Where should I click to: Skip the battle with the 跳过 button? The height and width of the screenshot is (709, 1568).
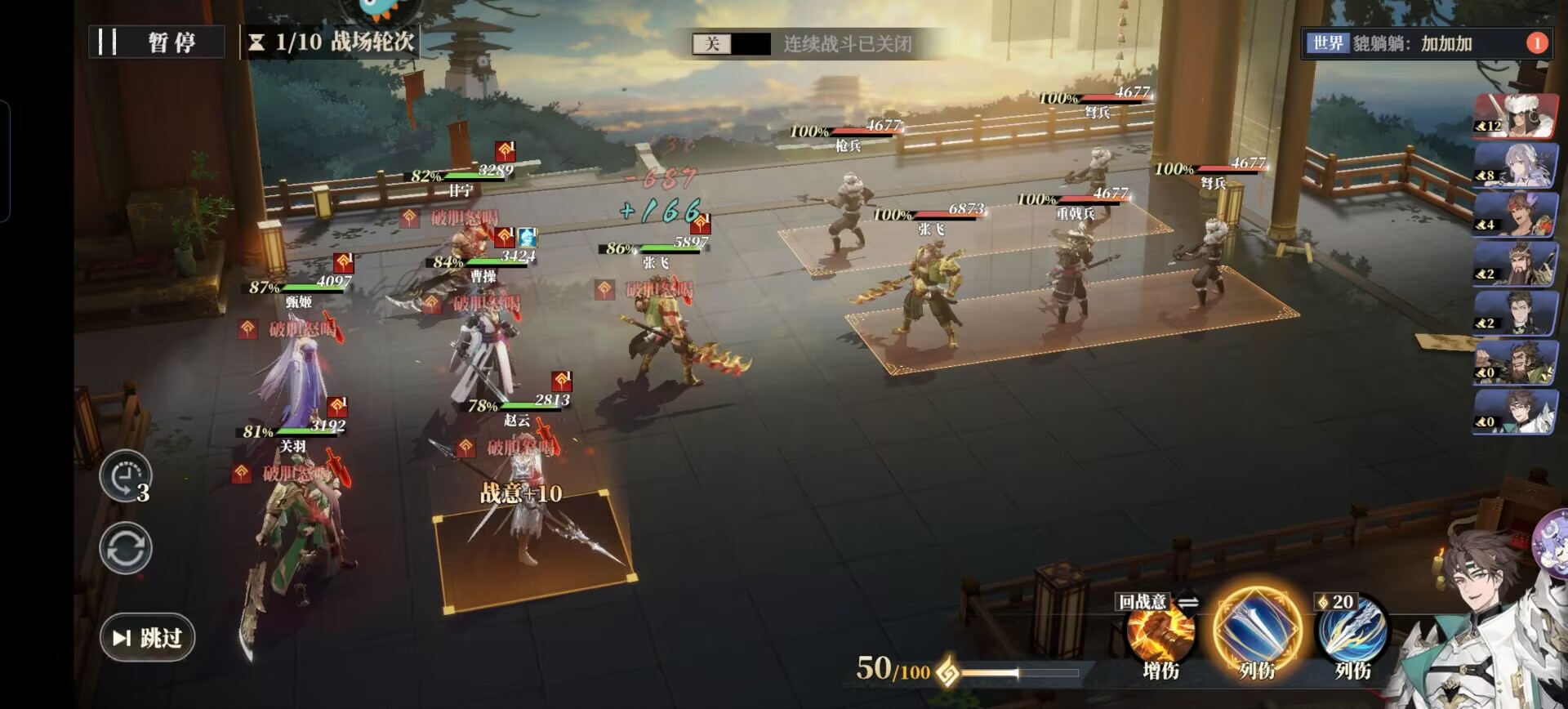click(147, 637)
